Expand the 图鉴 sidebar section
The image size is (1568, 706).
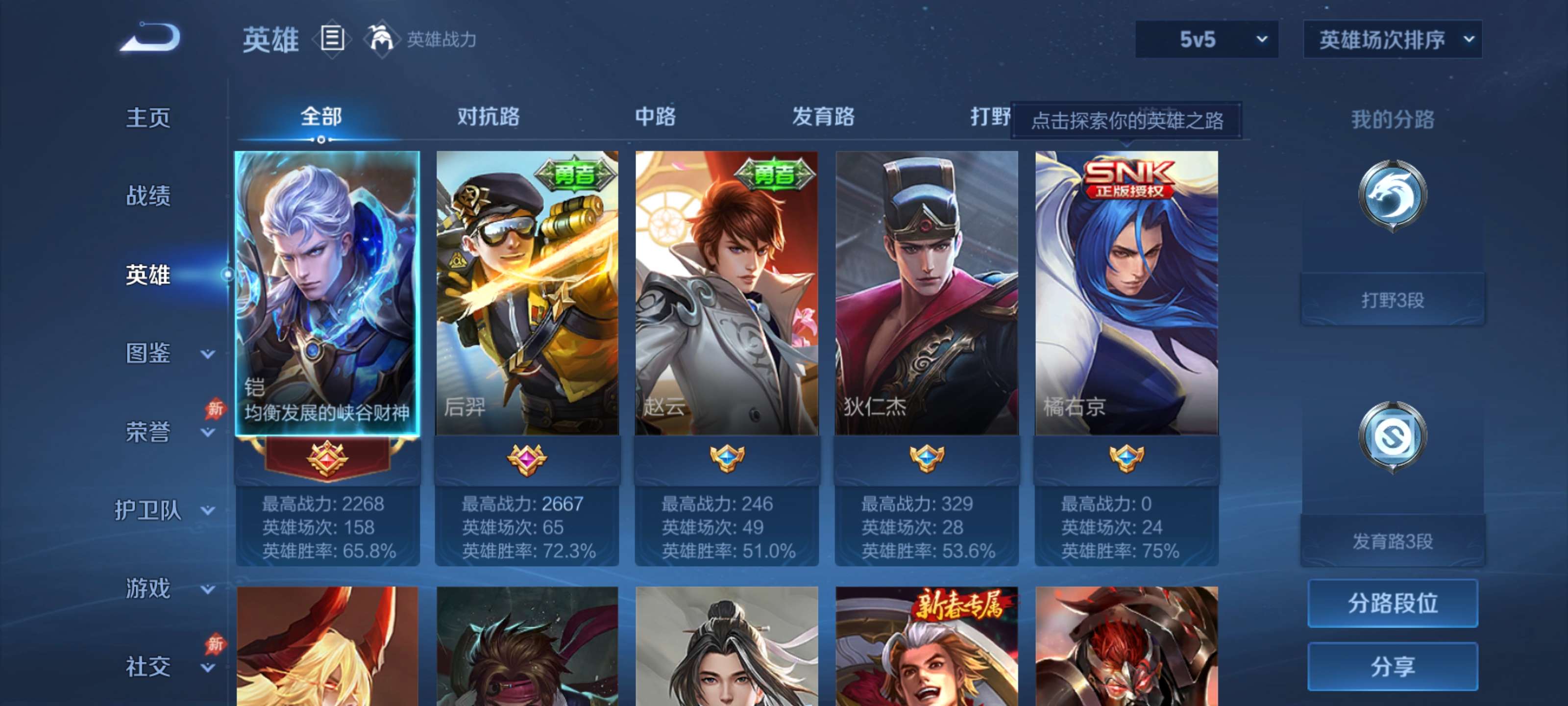[x=148, y=353]
